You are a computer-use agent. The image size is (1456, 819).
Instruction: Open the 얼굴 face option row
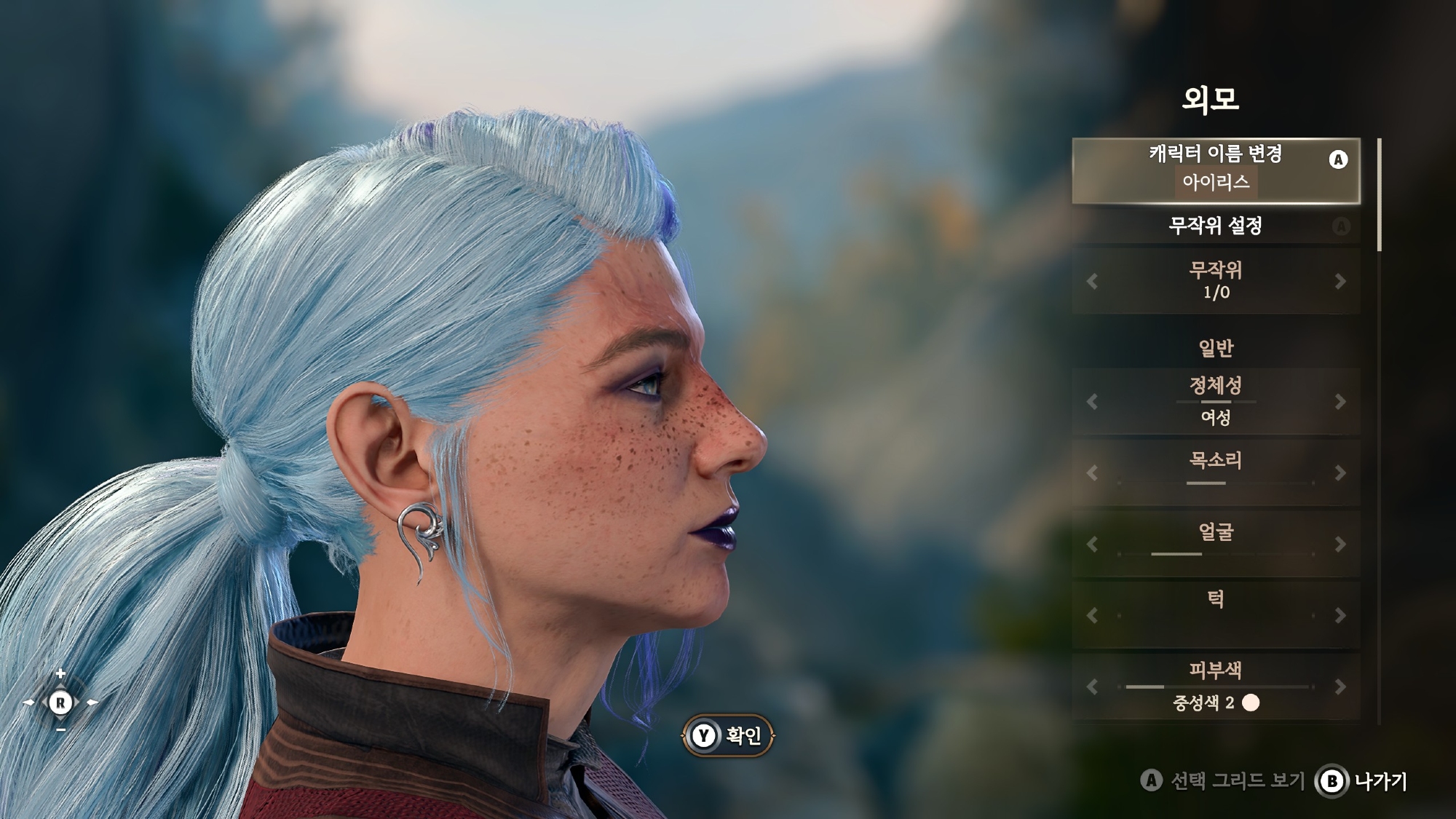[x=1215, y=542]
